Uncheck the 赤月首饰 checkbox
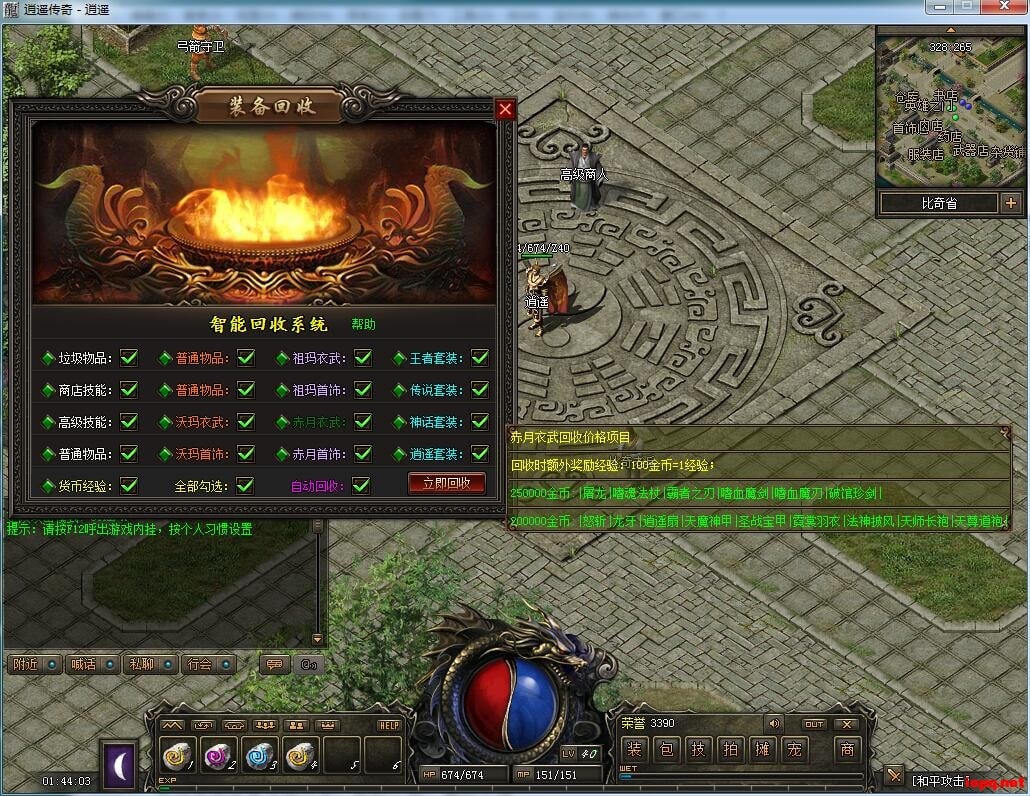The width and height of the screenshot is (1030, 796). pyautogui.click(x=361, y=454)
